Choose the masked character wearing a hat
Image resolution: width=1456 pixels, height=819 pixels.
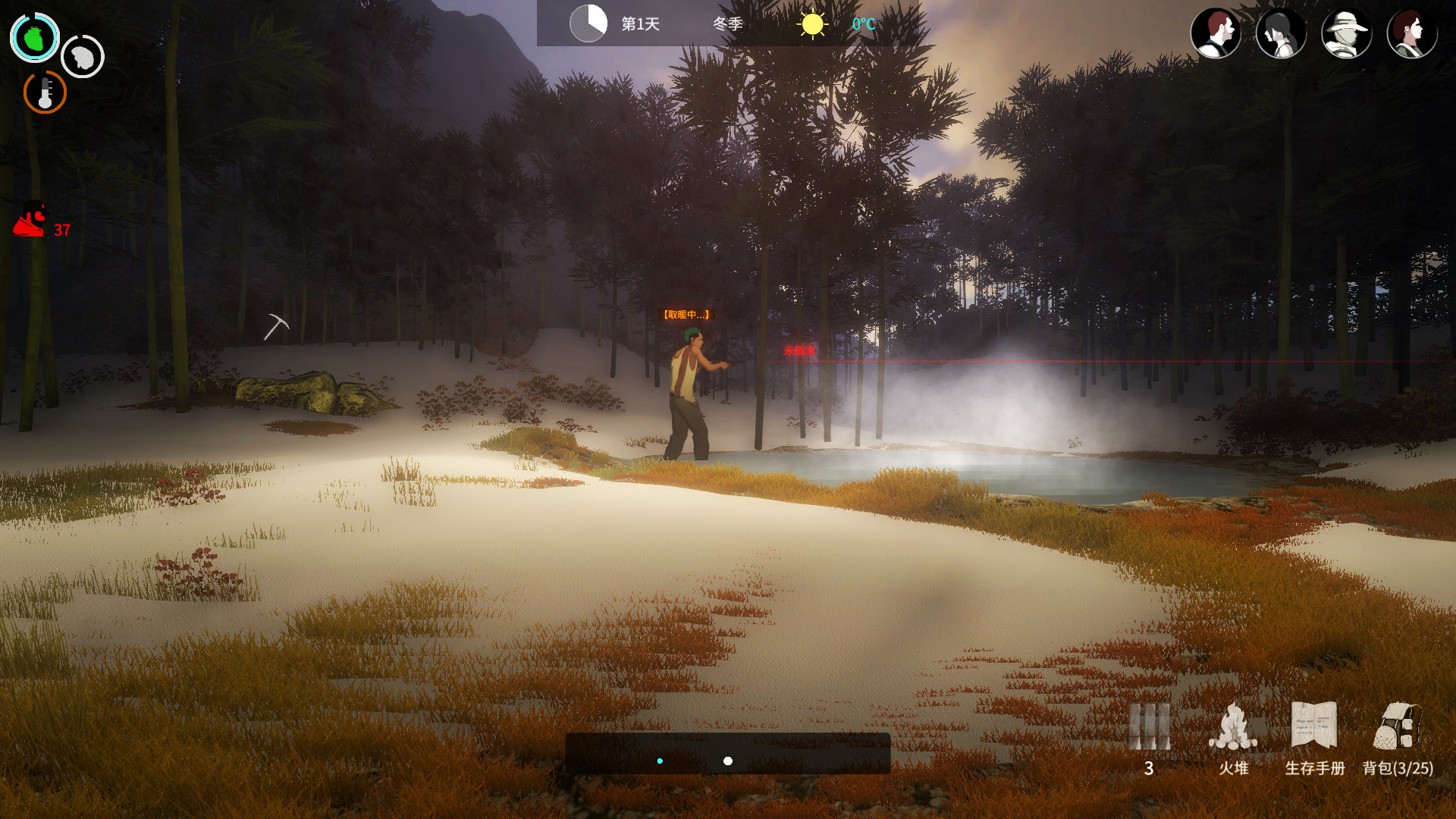click(x=1346, y=33)
